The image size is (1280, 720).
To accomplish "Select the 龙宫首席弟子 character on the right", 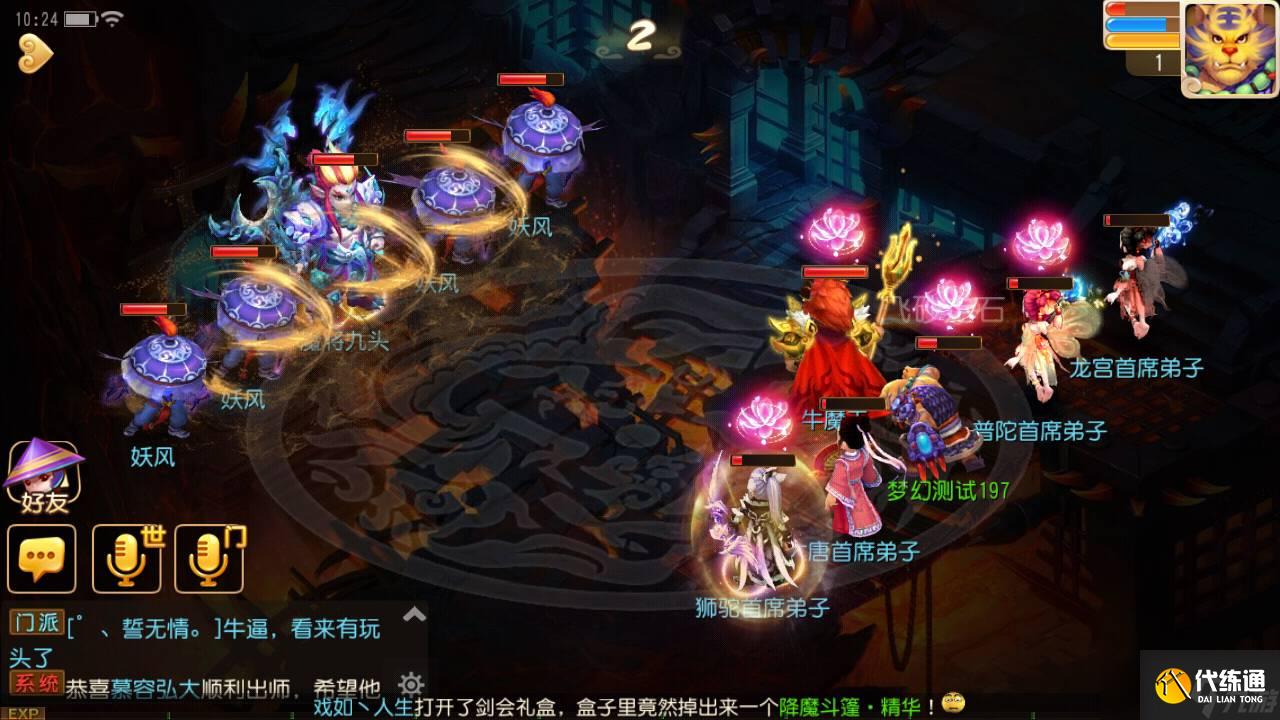I will pyautogui.click(x=1130, y=290).
